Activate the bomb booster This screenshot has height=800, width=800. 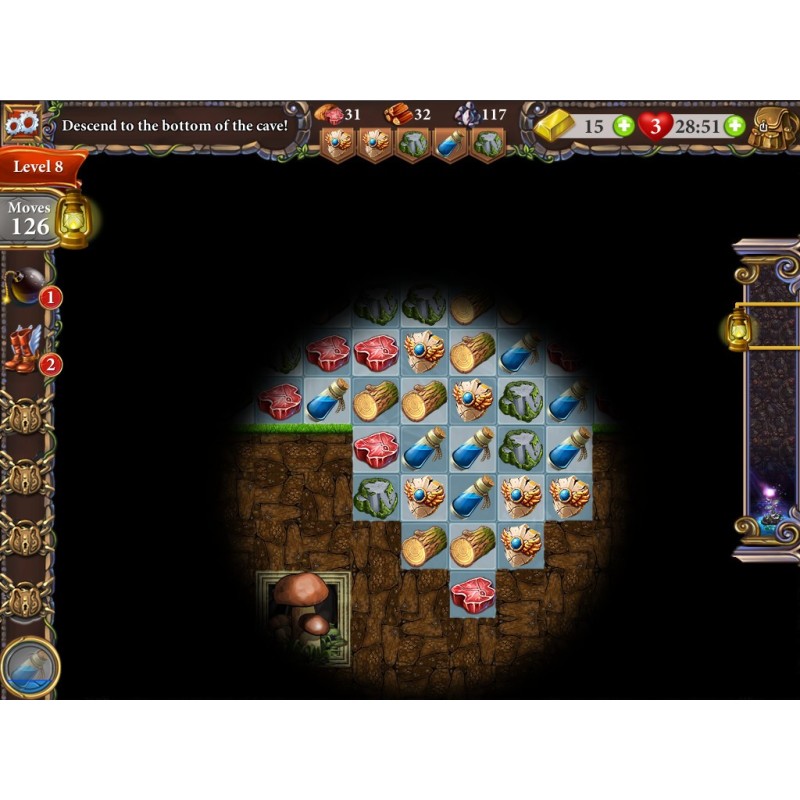27,287
